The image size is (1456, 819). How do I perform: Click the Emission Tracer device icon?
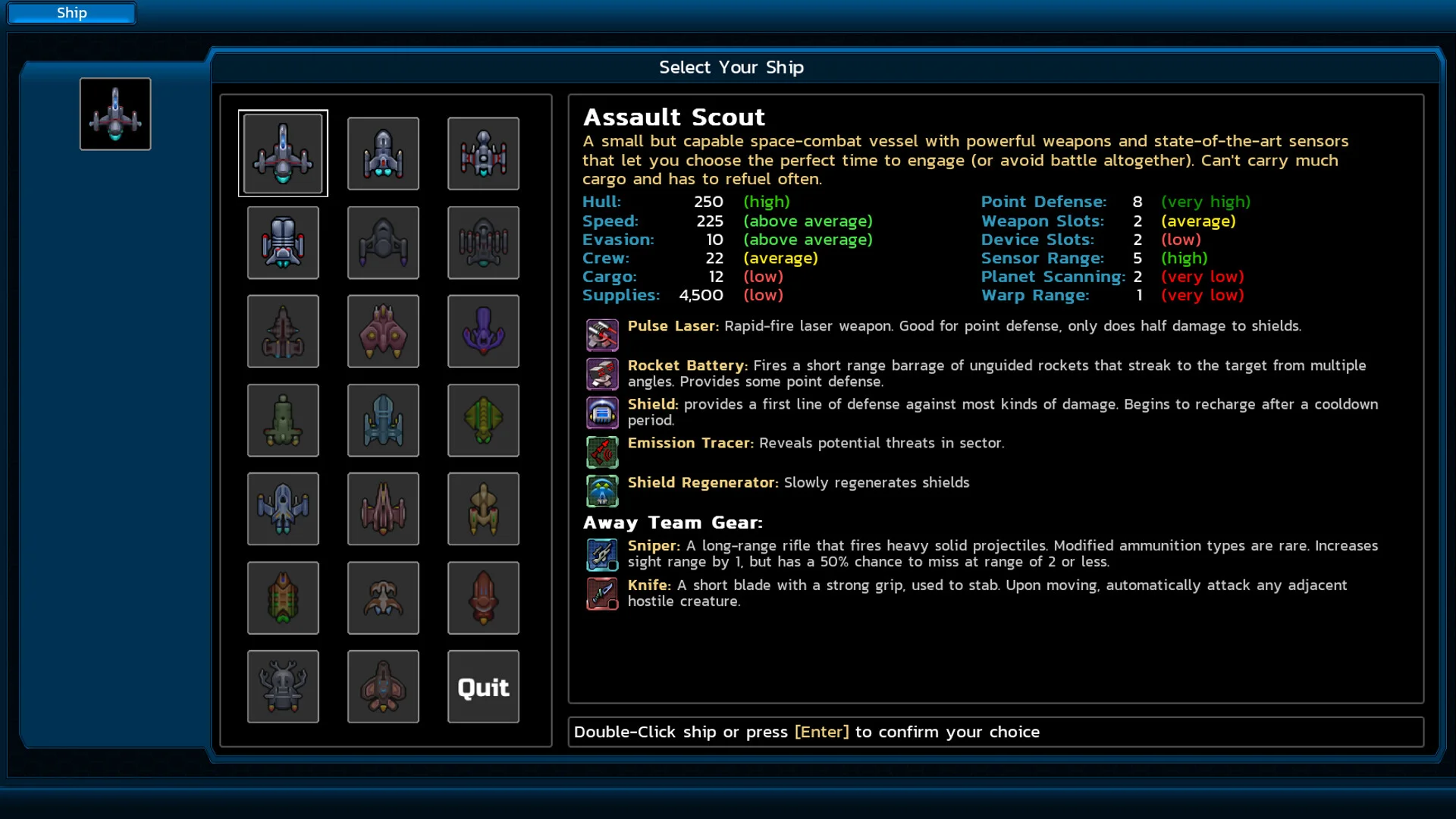[x=602, y=452]
